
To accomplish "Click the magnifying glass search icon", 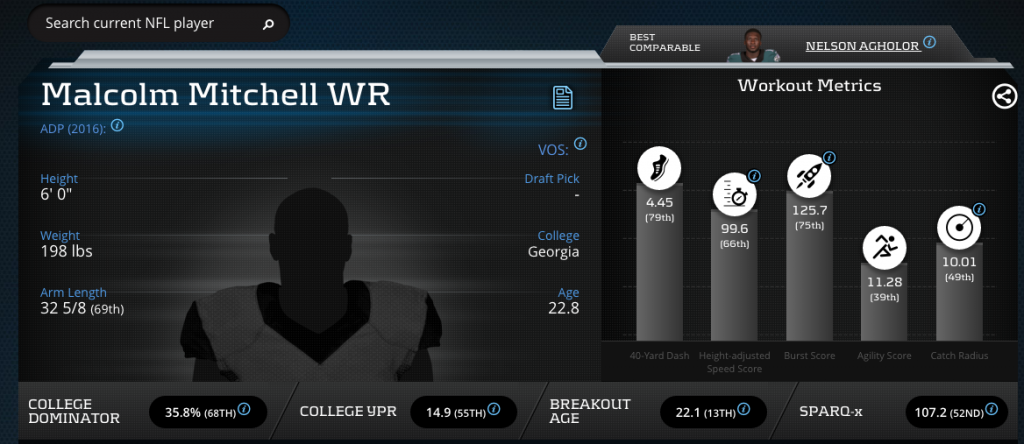I will [x=268, y=24].
